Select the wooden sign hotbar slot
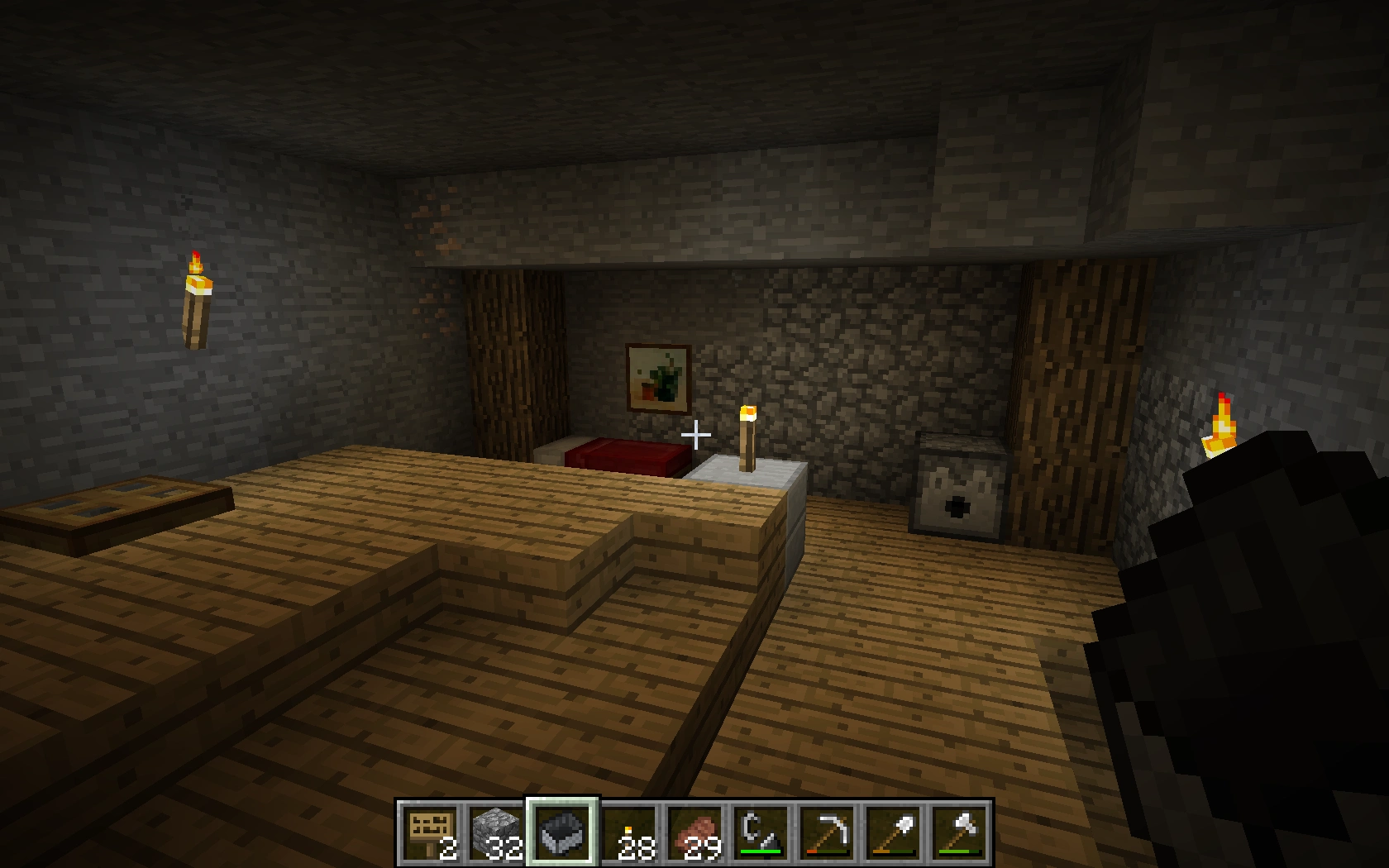 click(431, 832)
